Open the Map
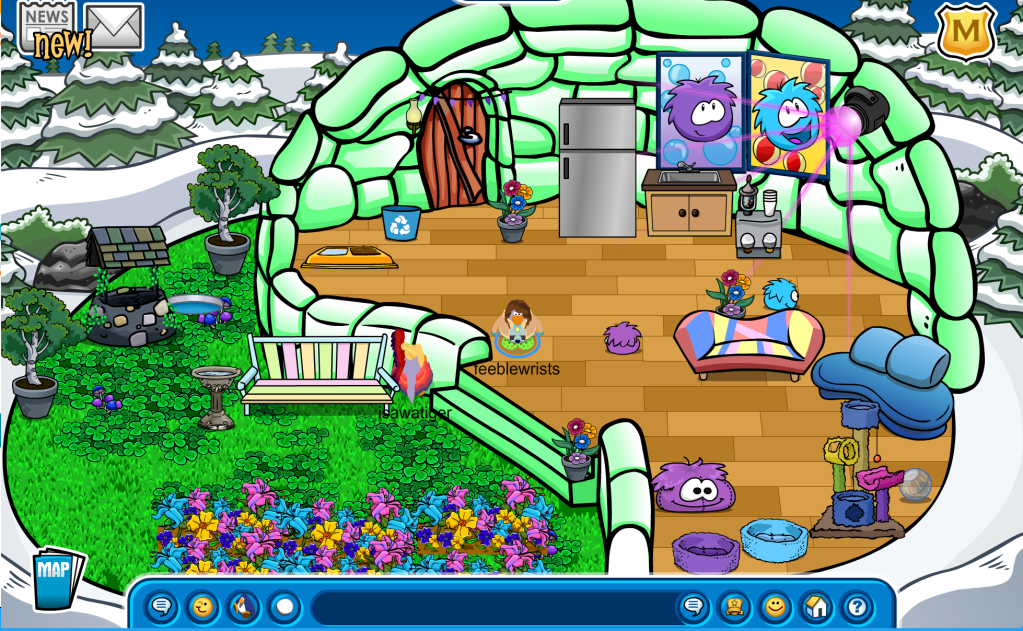1023x631 pixels. point(57,577)
